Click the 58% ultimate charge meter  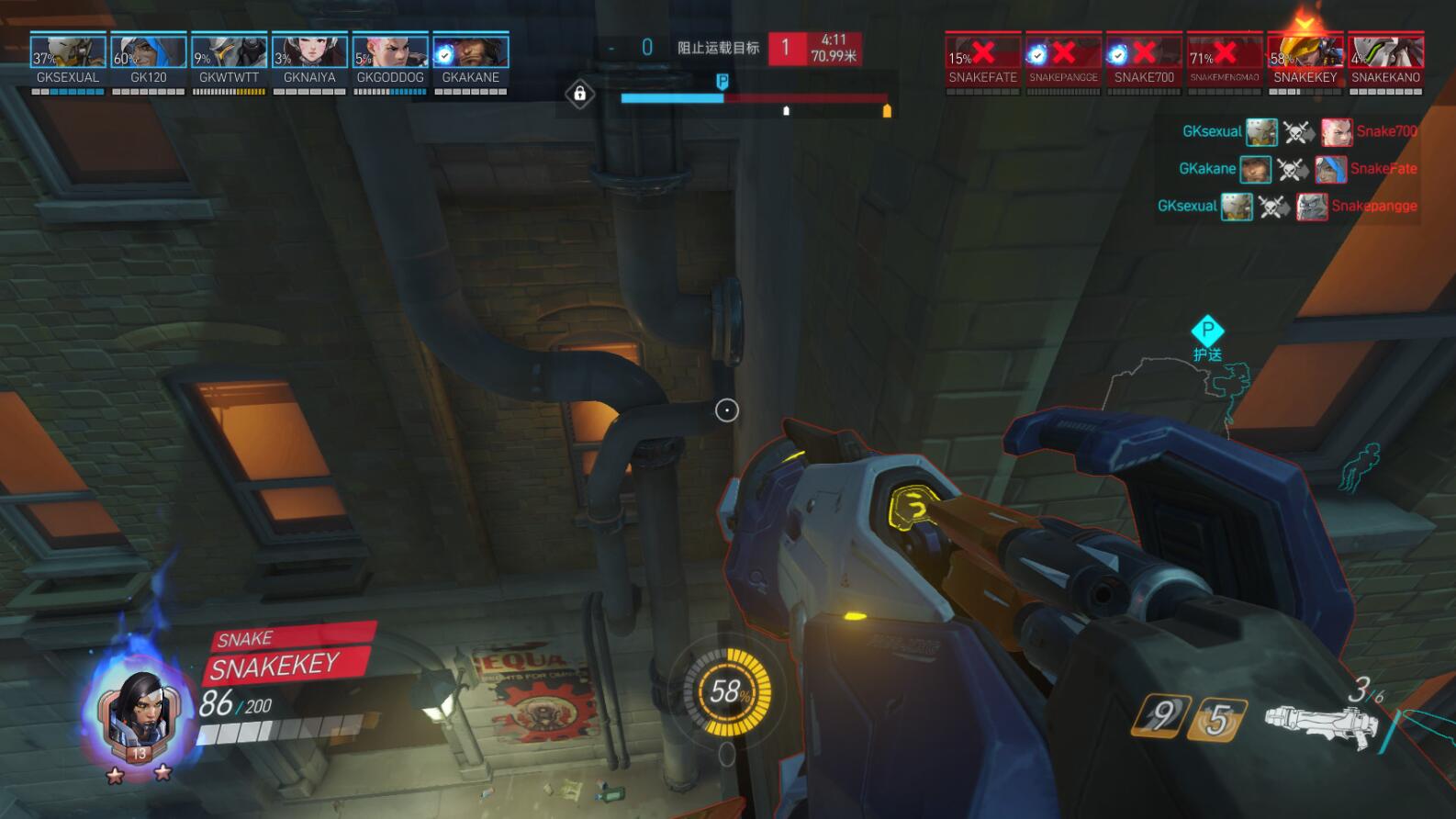[x=727, y=691]
